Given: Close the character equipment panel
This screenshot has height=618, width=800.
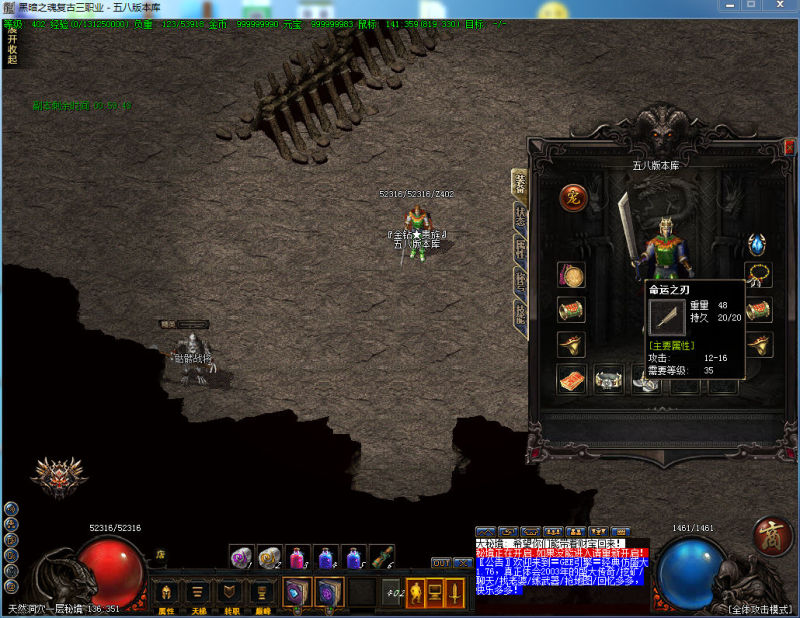Looking at the screenshot, I should click(789, 147).
